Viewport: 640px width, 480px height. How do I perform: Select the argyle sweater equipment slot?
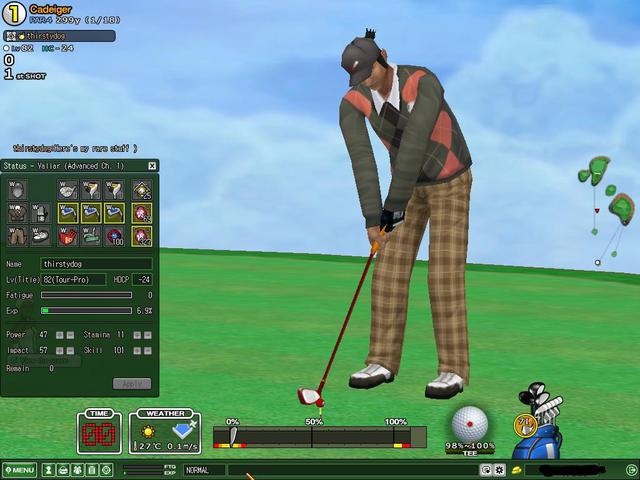(x=17, y=212)
